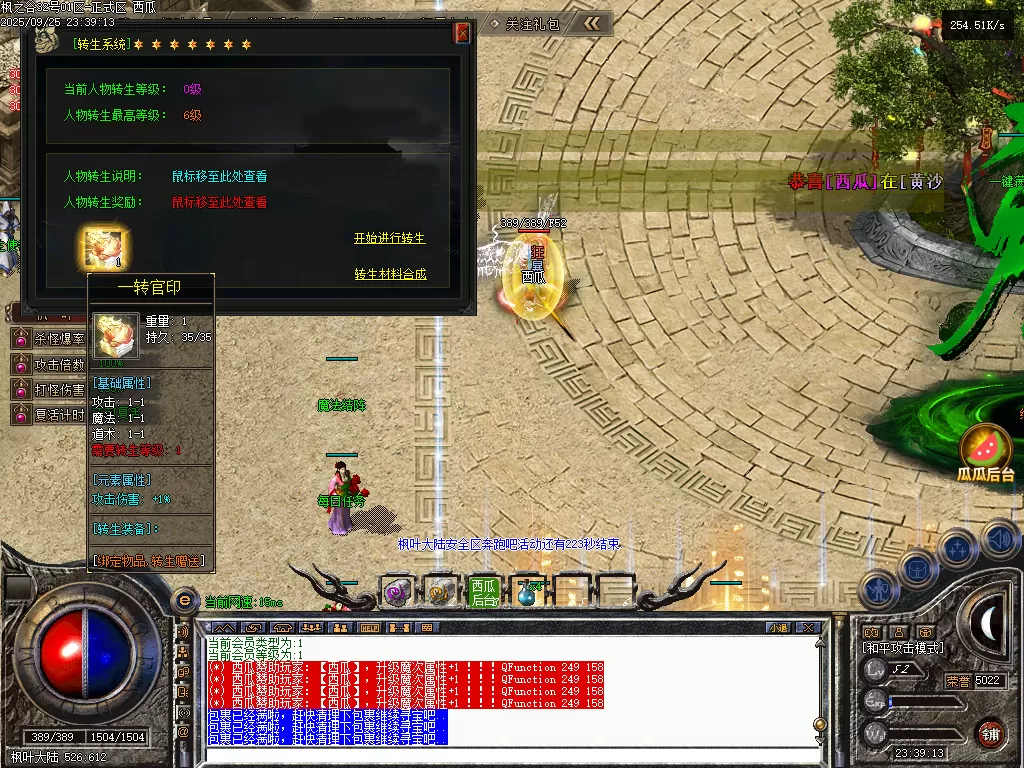The width and height of the screenshot is (1024, 768).
Task: Close the chat panel with X button
Action: coord(808,628)
